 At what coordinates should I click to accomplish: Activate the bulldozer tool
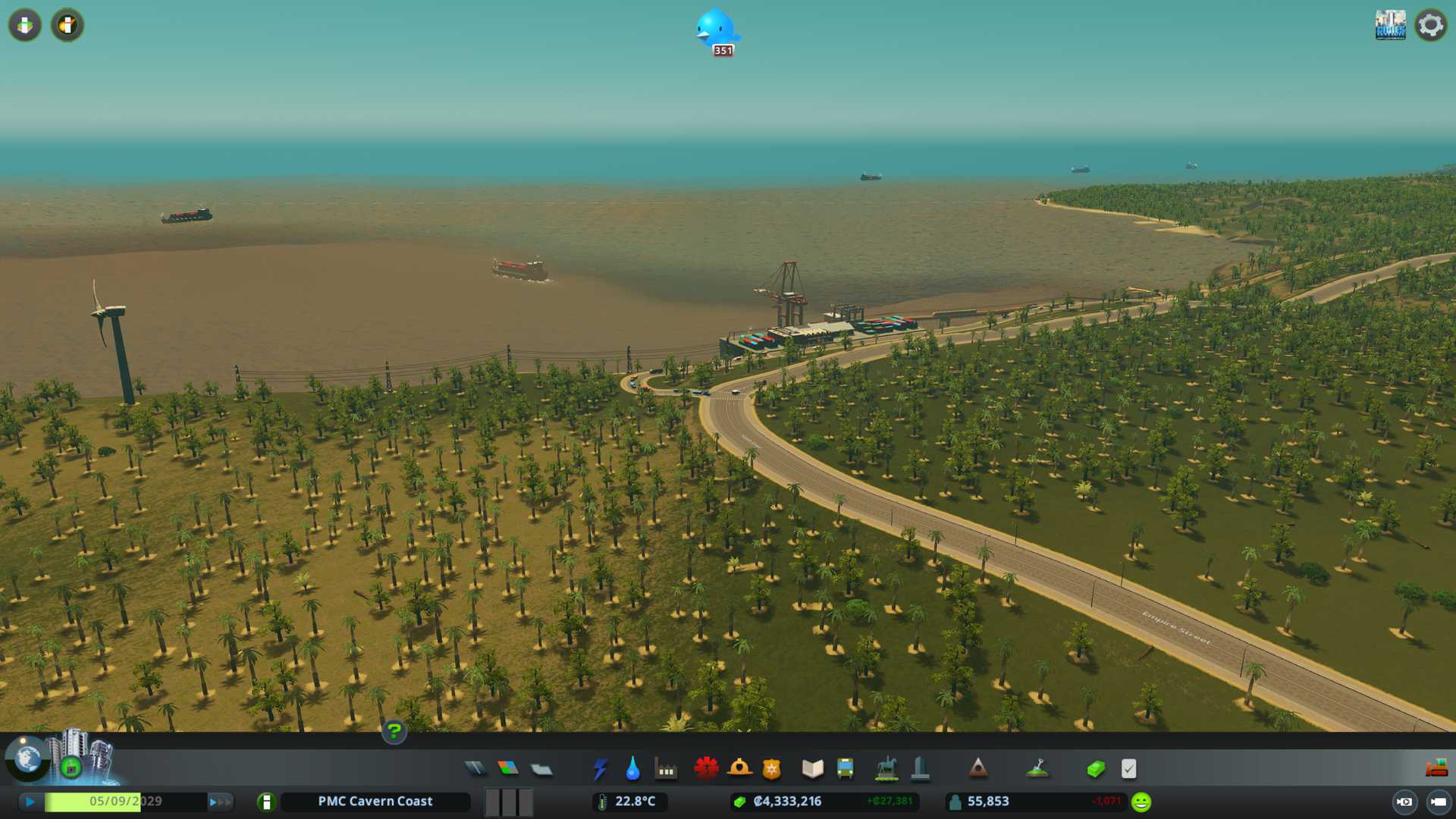(1436, 768)
